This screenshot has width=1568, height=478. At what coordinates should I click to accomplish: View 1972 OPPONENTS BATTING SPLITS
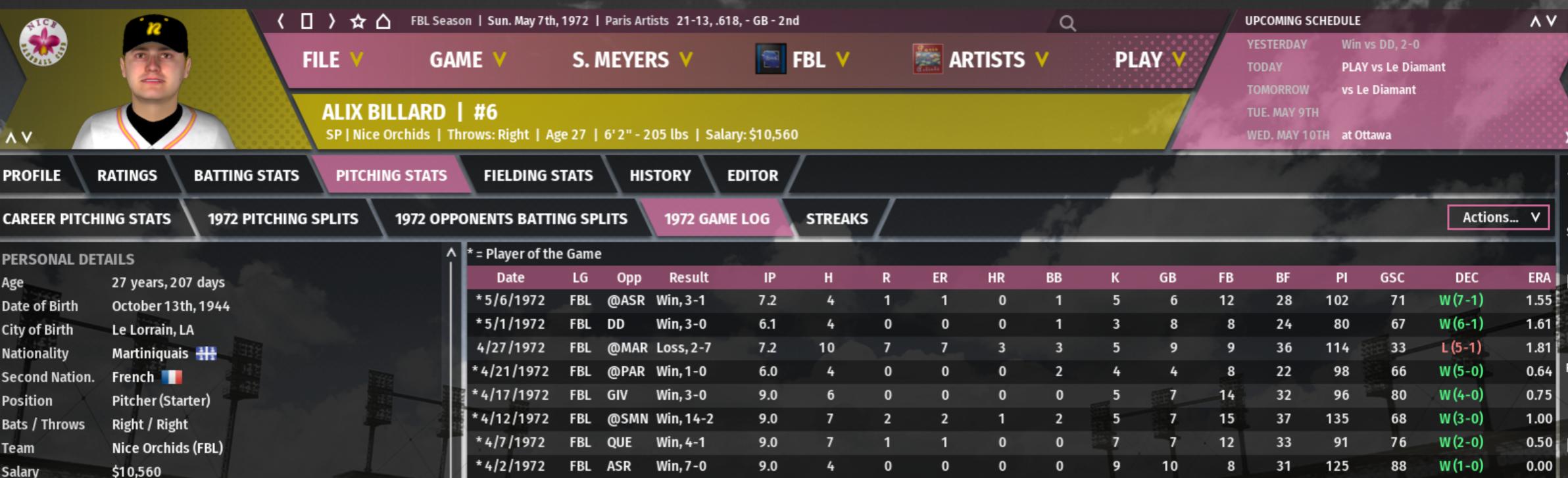511,219
